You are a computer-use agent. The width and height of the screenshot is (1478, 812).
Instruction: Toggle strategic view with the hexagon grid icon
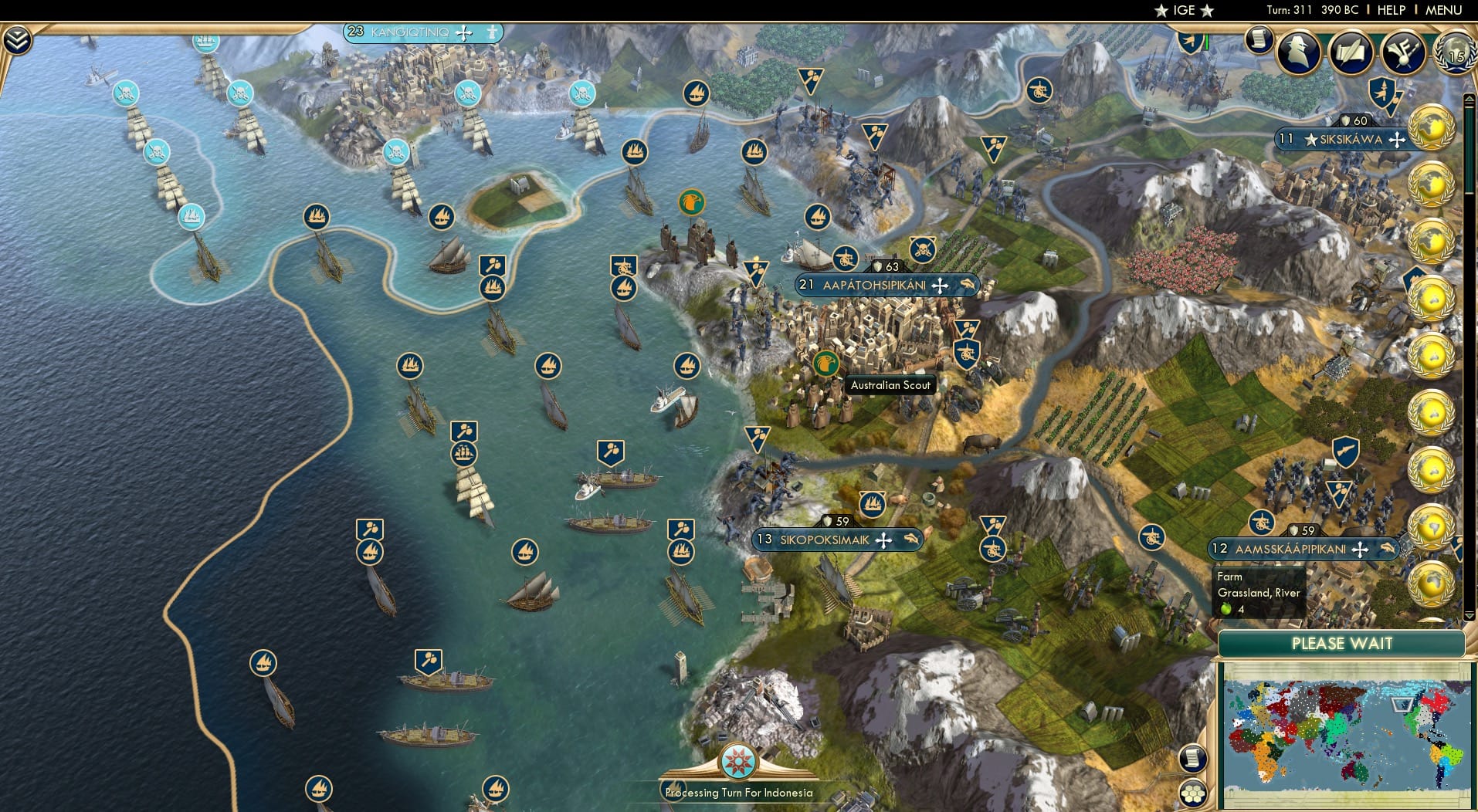click(1195, 793)
